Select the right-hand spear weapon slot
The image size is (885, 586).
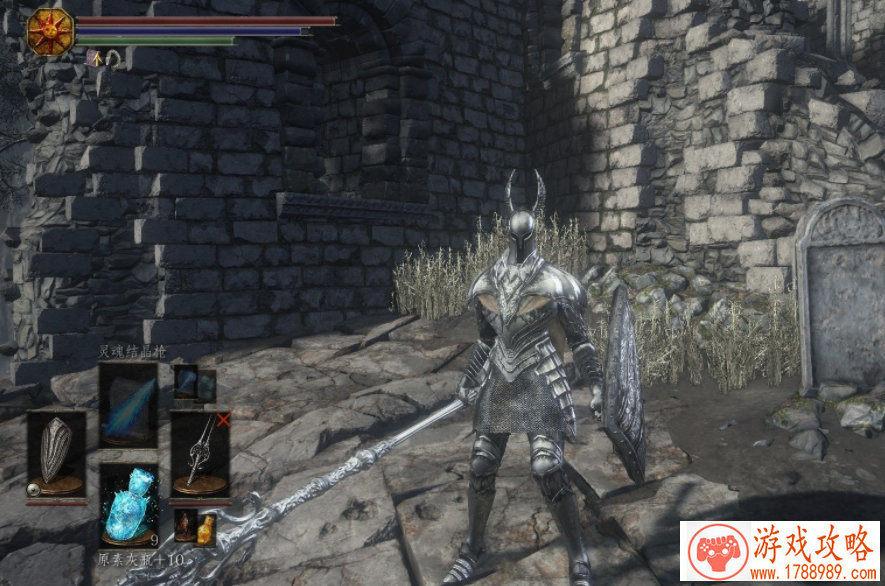coord(200,453)
